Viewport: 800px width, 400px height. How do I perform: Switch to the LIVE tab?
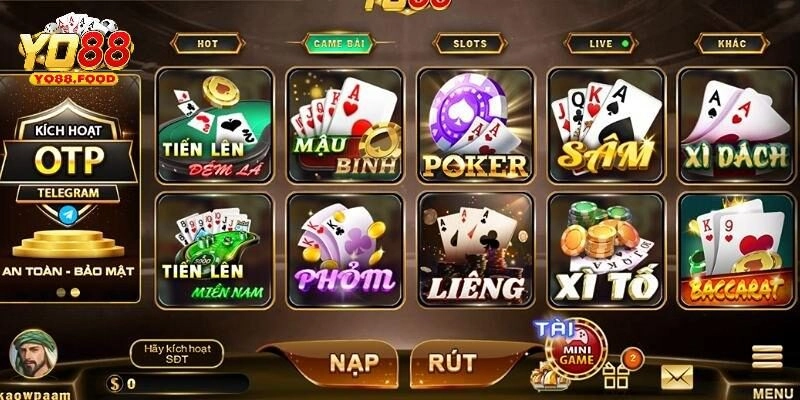coord(602,44)
